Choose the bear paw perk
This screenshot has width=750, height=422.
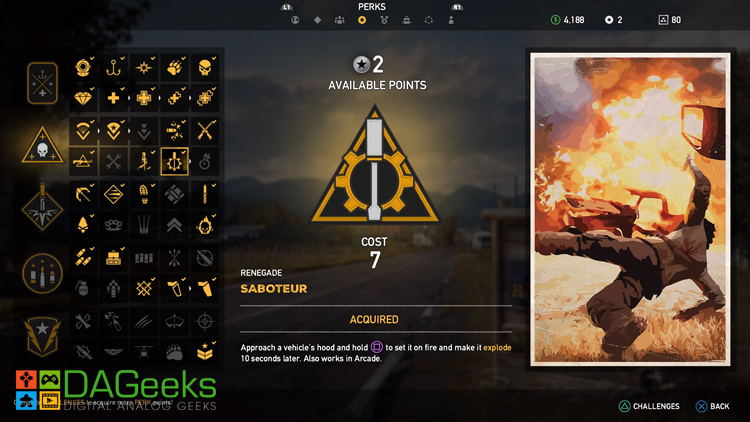pyautogui.click(x=175, y=352)
